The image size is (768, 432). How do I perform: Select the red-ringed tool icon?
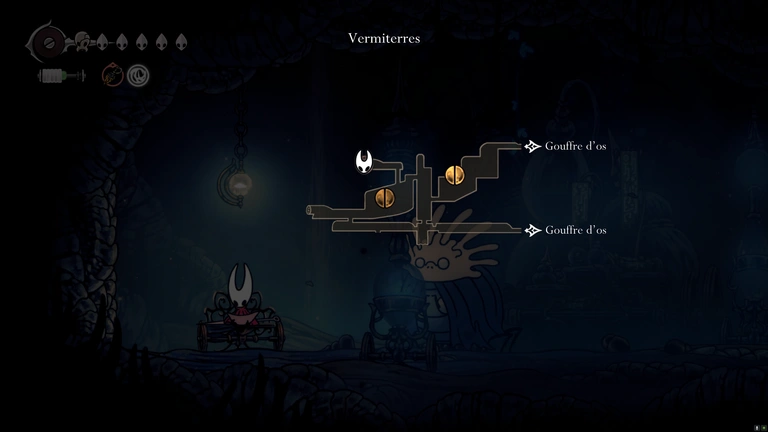[x=113, y=74]
